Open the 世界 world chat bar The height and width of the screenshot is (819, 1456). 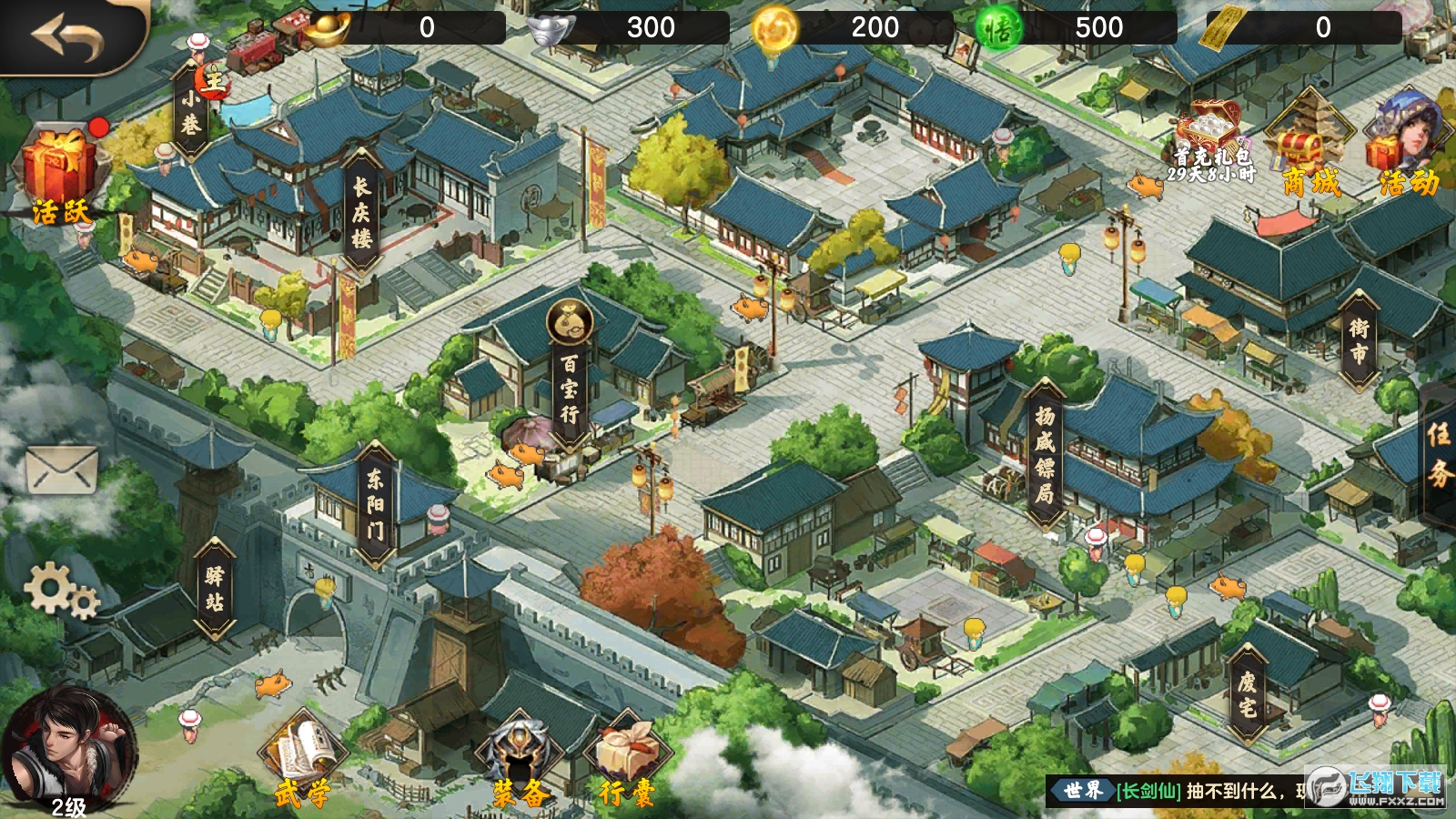1183,791
